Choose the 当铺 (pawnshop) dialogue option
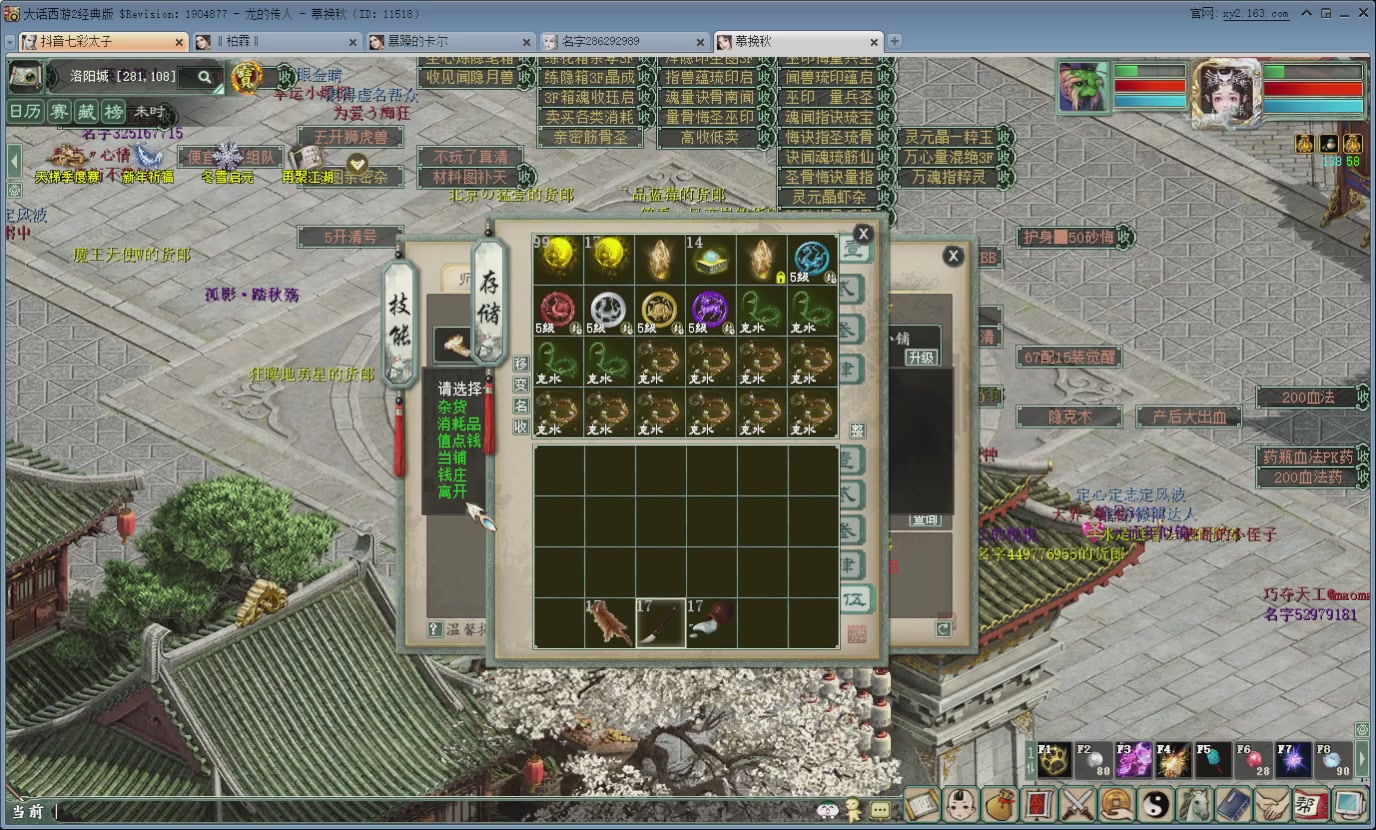The width and height of the screenshot is (1376, 830). 452,457
